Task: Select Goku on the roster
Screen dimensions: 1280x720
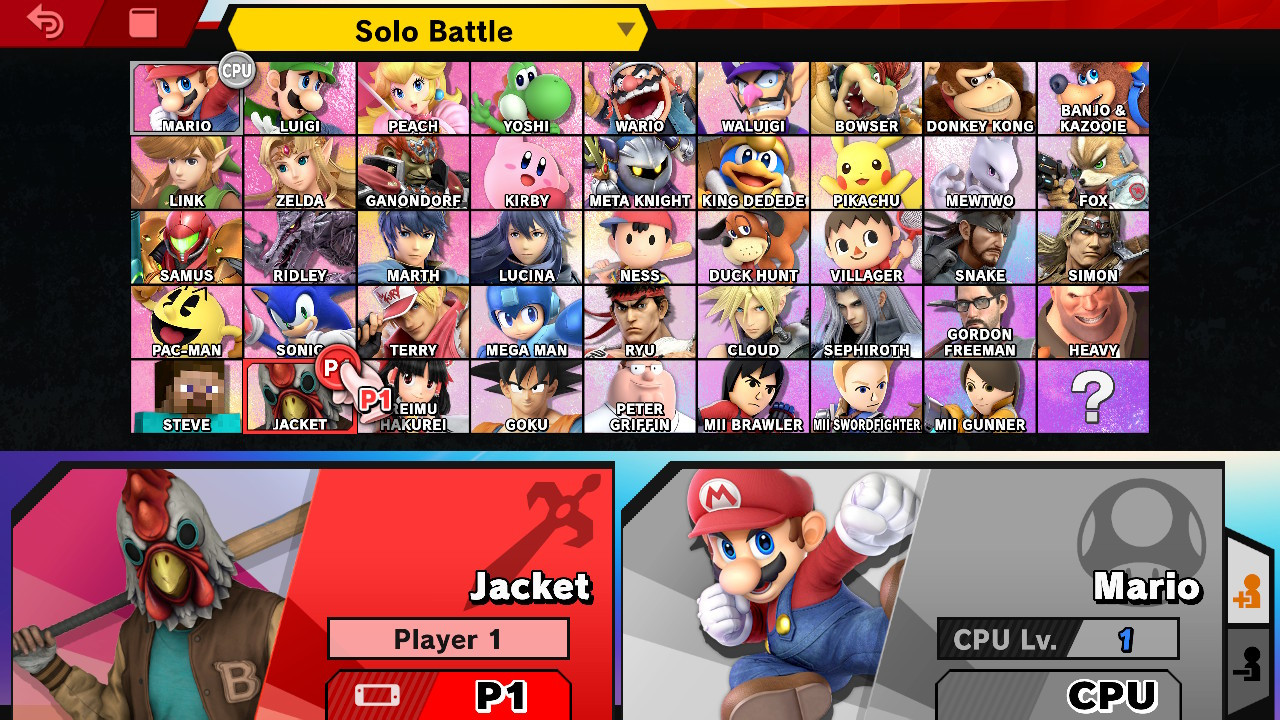Action: coord(526,397)
